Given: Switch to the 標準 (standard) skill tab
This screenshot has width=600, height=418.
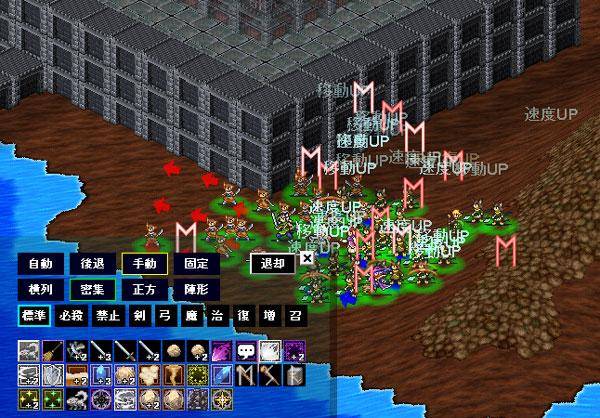Looking at the screenshot, I should click(x=35, y=315).
